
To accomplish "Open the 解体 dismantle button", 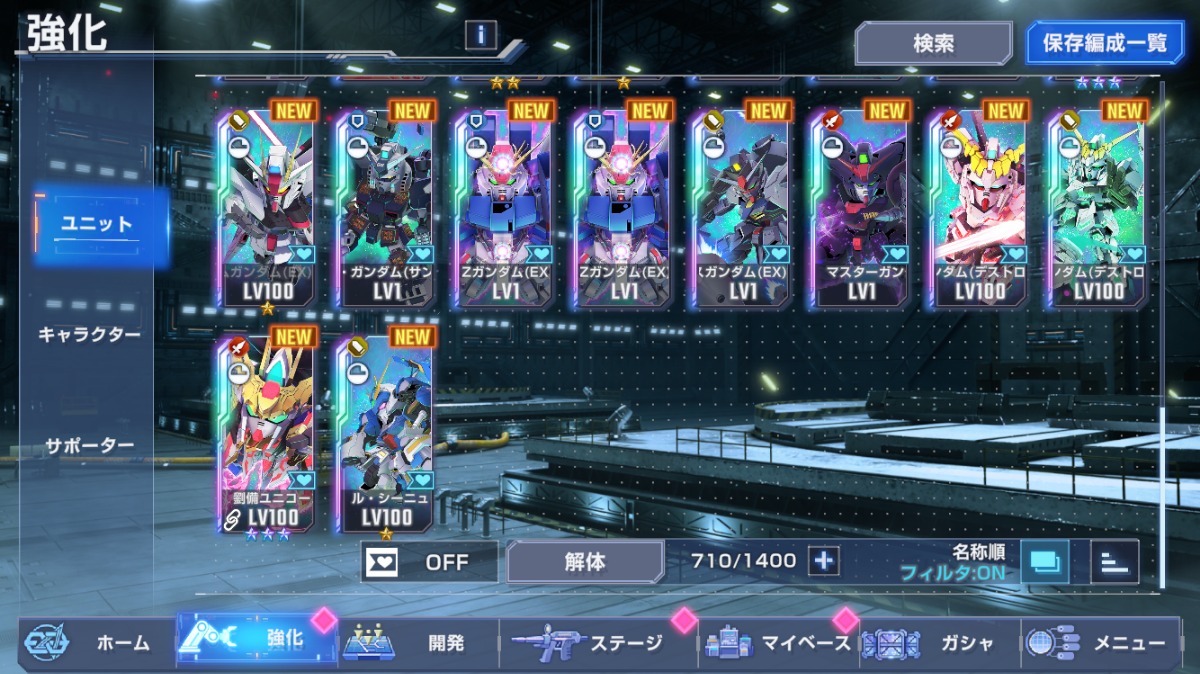I will point(584,561).
